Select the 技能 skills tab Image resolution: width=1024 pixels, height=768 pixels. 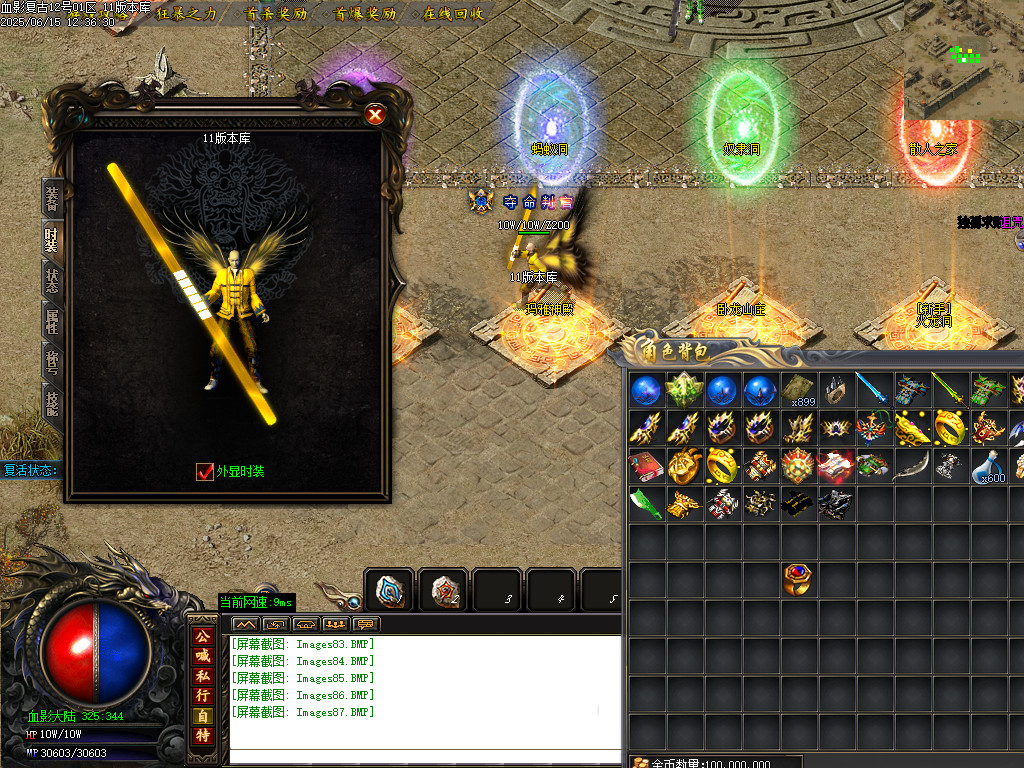pos(52,402)
